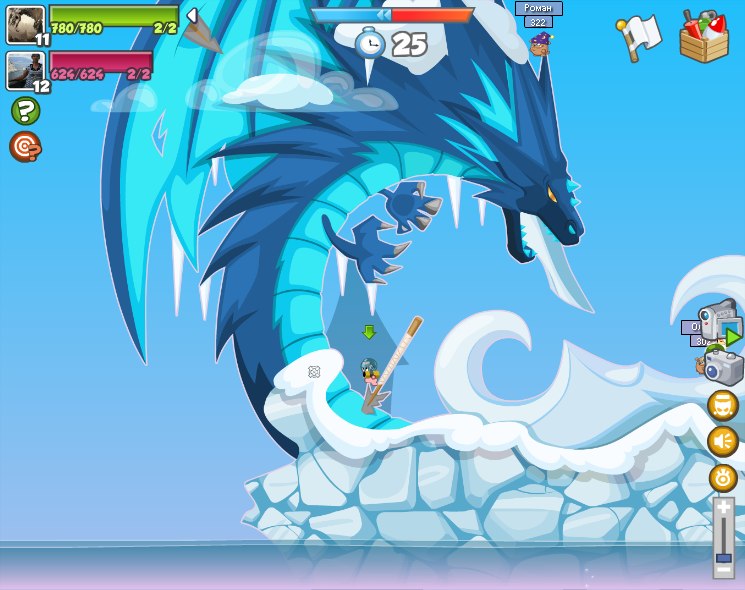Image resolution: width=745 pixels, height=590 pixels.
Task: Open the weapons crate inventory
Action: pyautogui.click(x=704, y=37)
